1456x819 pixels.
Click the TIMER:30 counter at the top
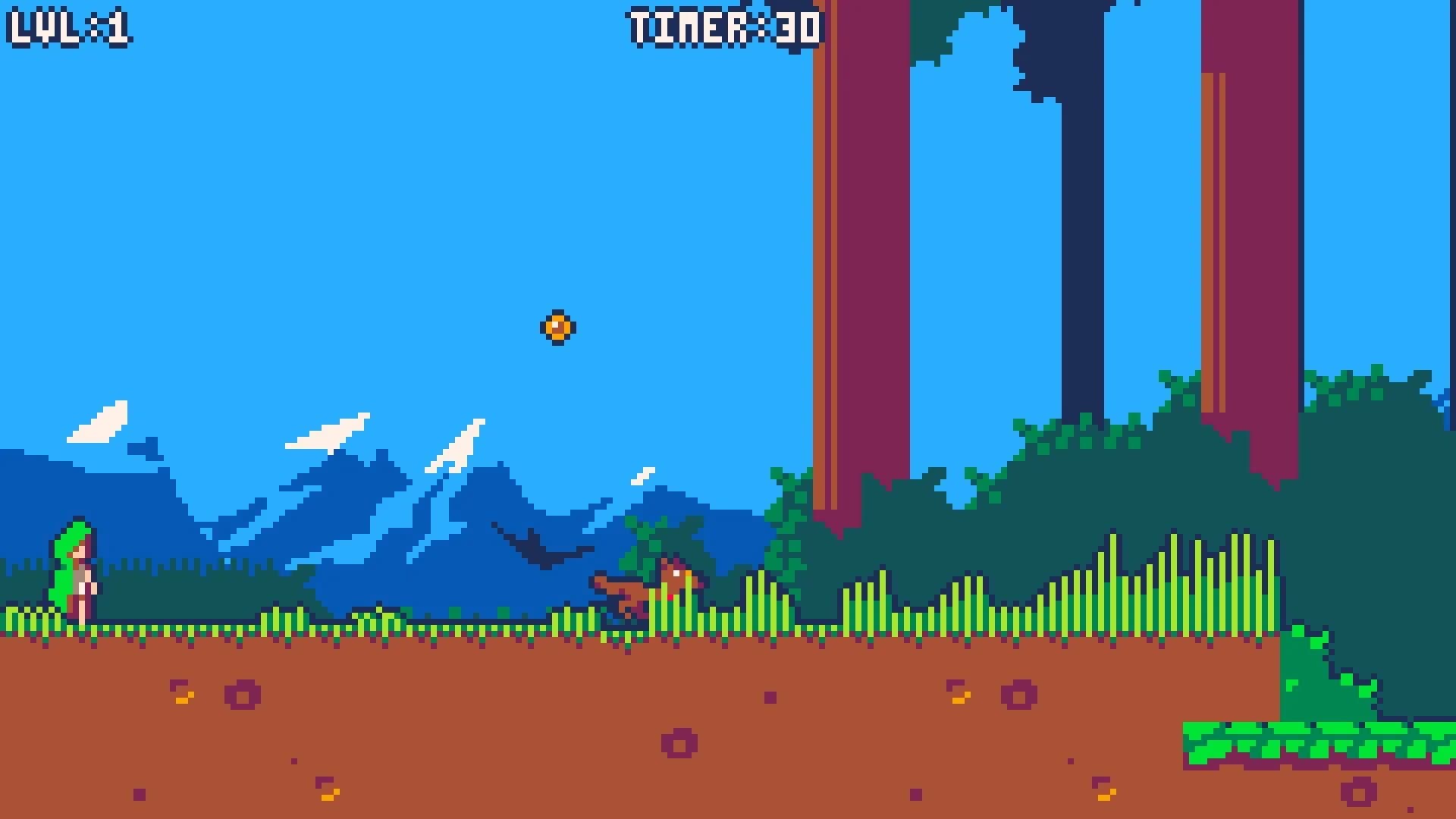coord(724,27)
